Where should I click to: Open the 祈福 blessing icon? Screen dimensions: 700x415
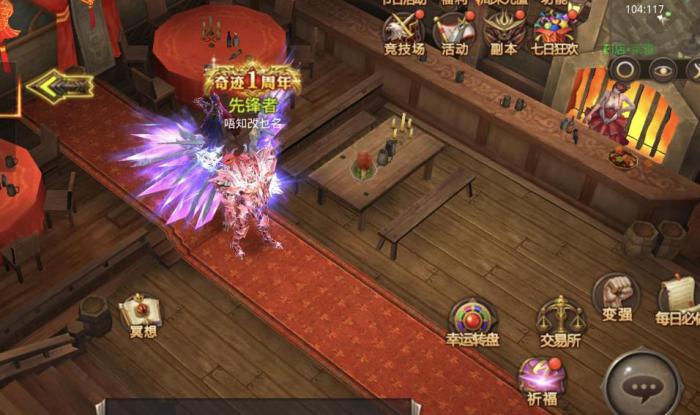[x=541, y=378]
